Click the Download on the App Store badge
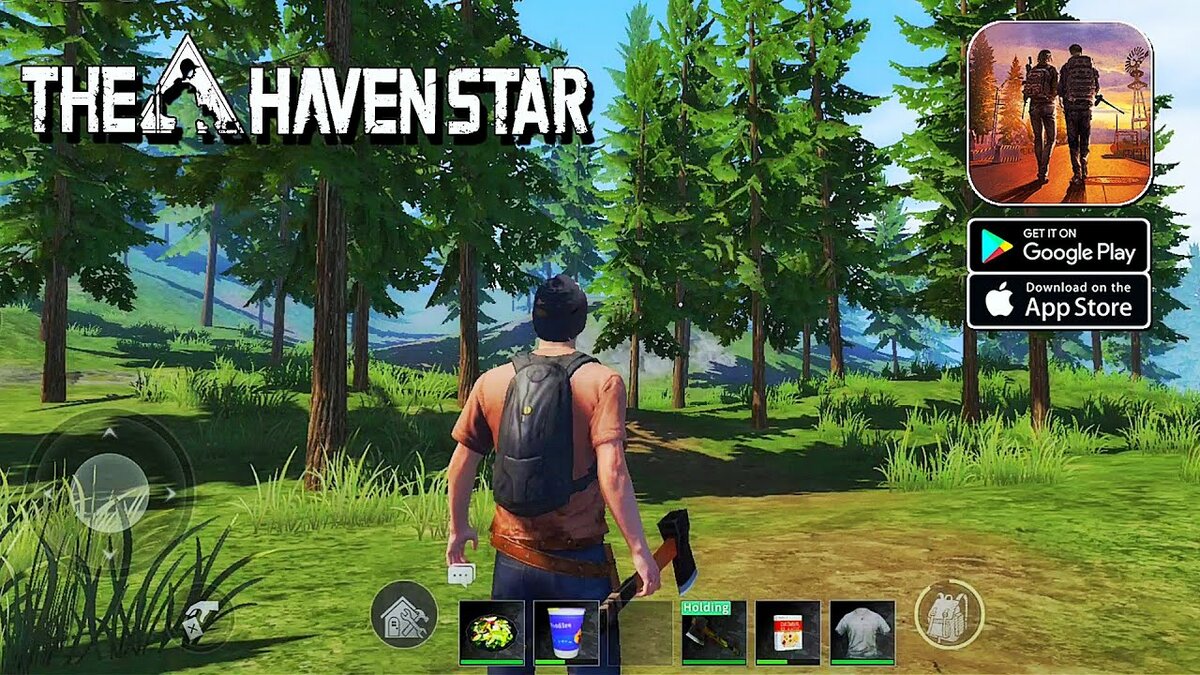1200x675 pixels. (1059, 300)
